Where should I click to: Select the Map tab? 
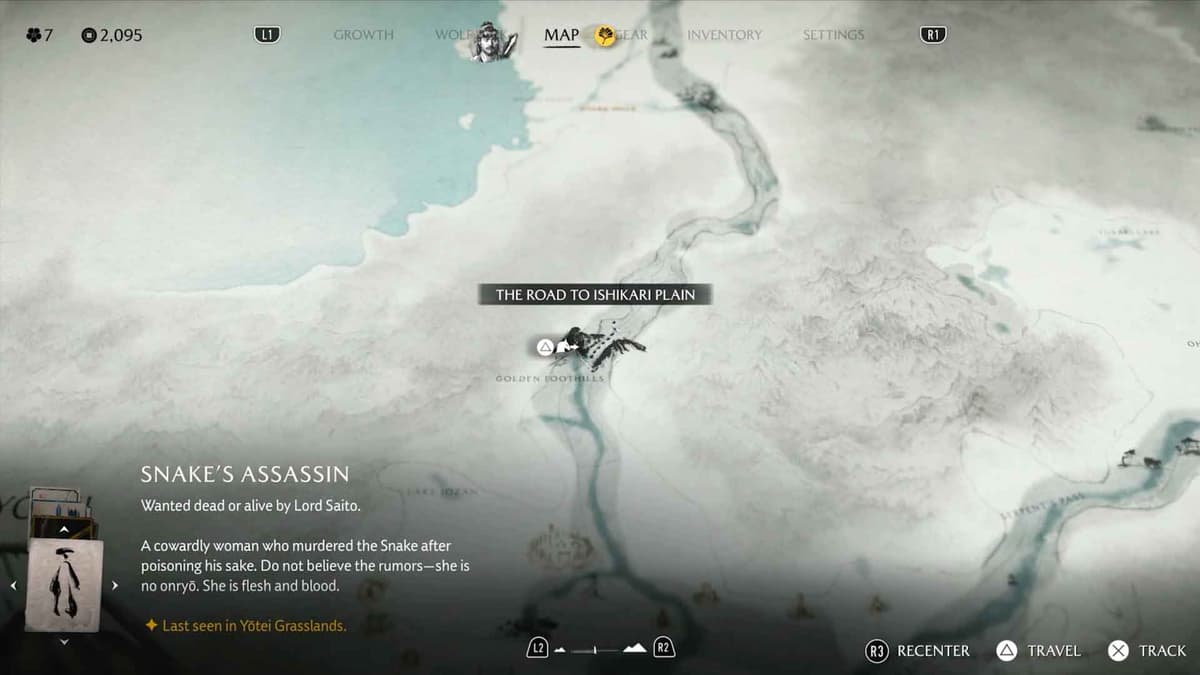[561, 35]
